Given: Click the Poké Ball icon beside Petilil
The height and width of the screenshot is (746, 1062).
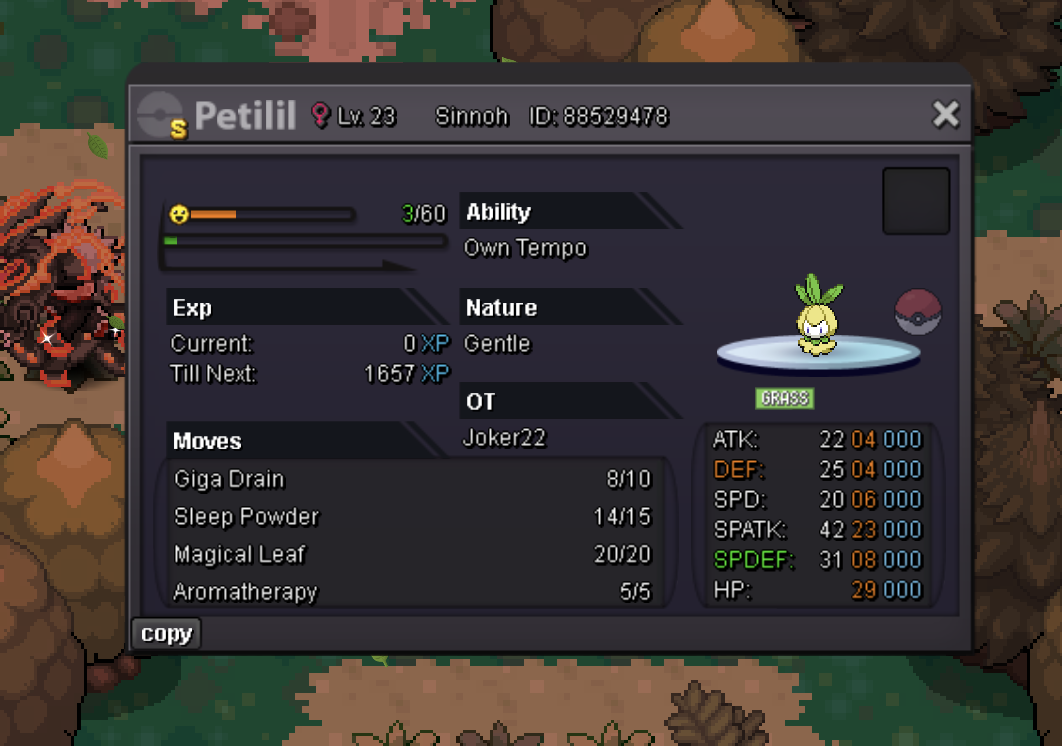Looking at the screenshot, I should (918, 312).
